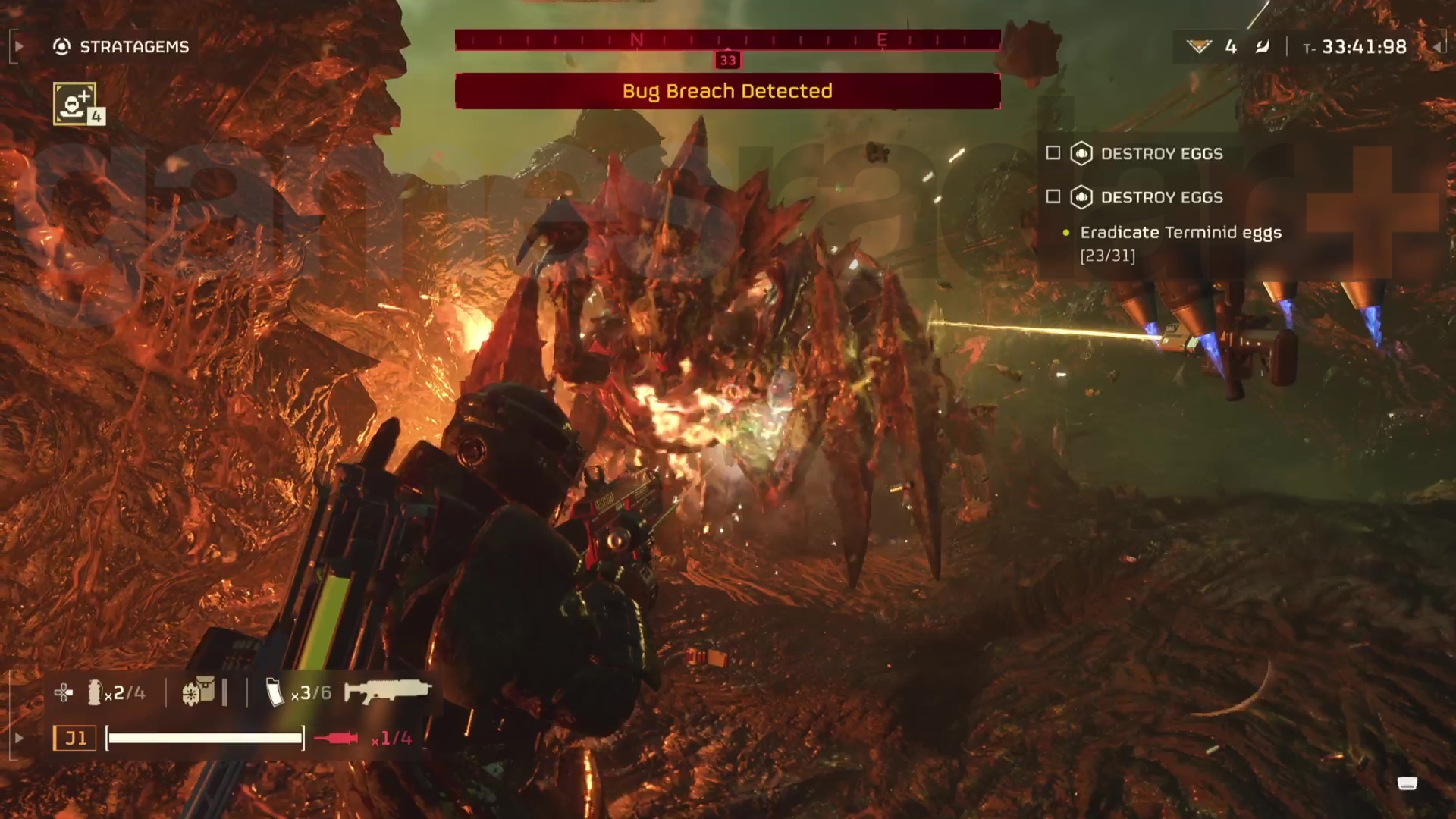Select the first Destroy Eggs objective
1456x819 pixels.
[x=1160, y=154]
